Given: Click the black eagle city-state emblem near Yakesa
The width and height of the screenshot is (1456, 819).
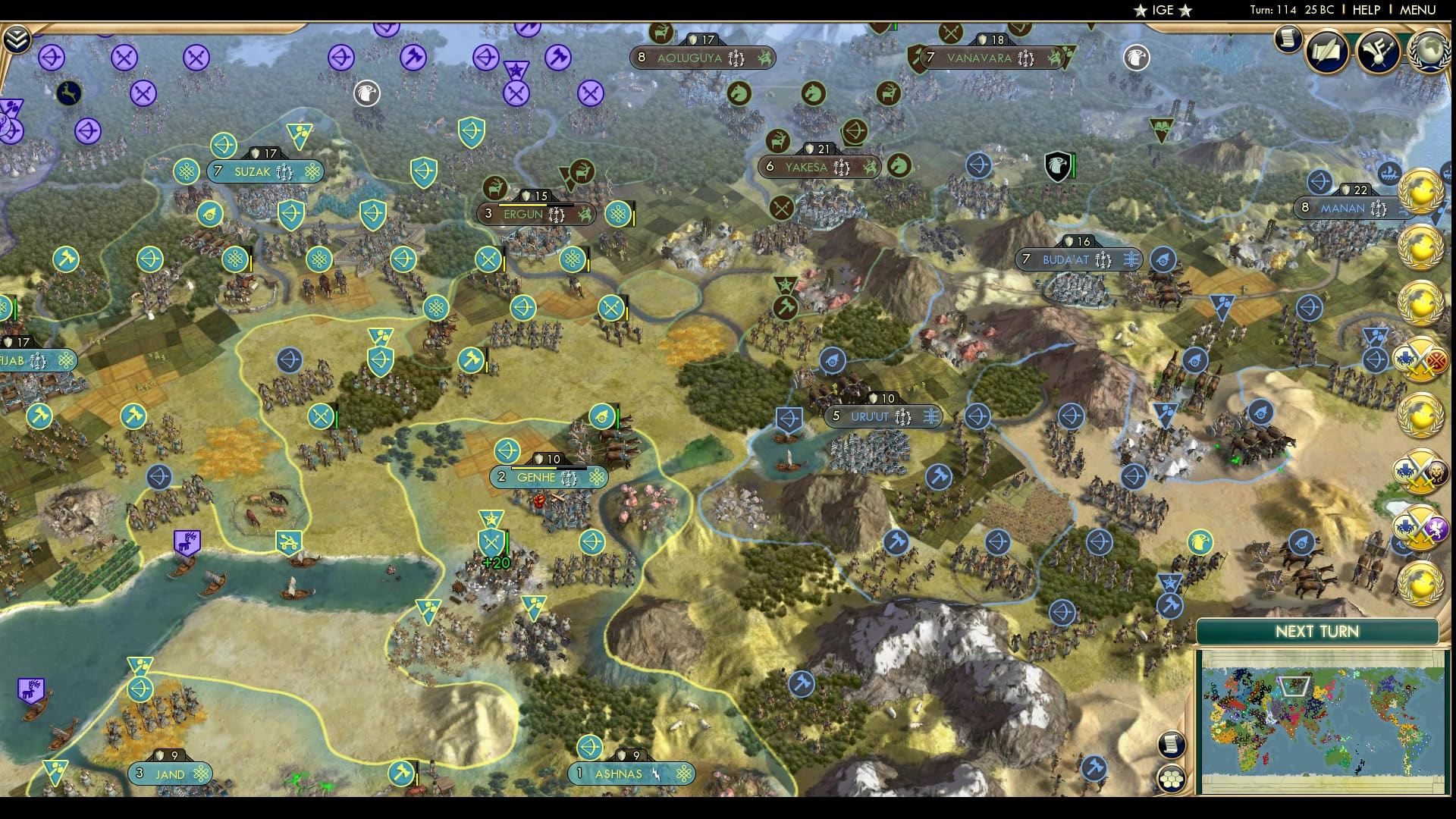Looking at the screenshot, I should (1057, 165).
